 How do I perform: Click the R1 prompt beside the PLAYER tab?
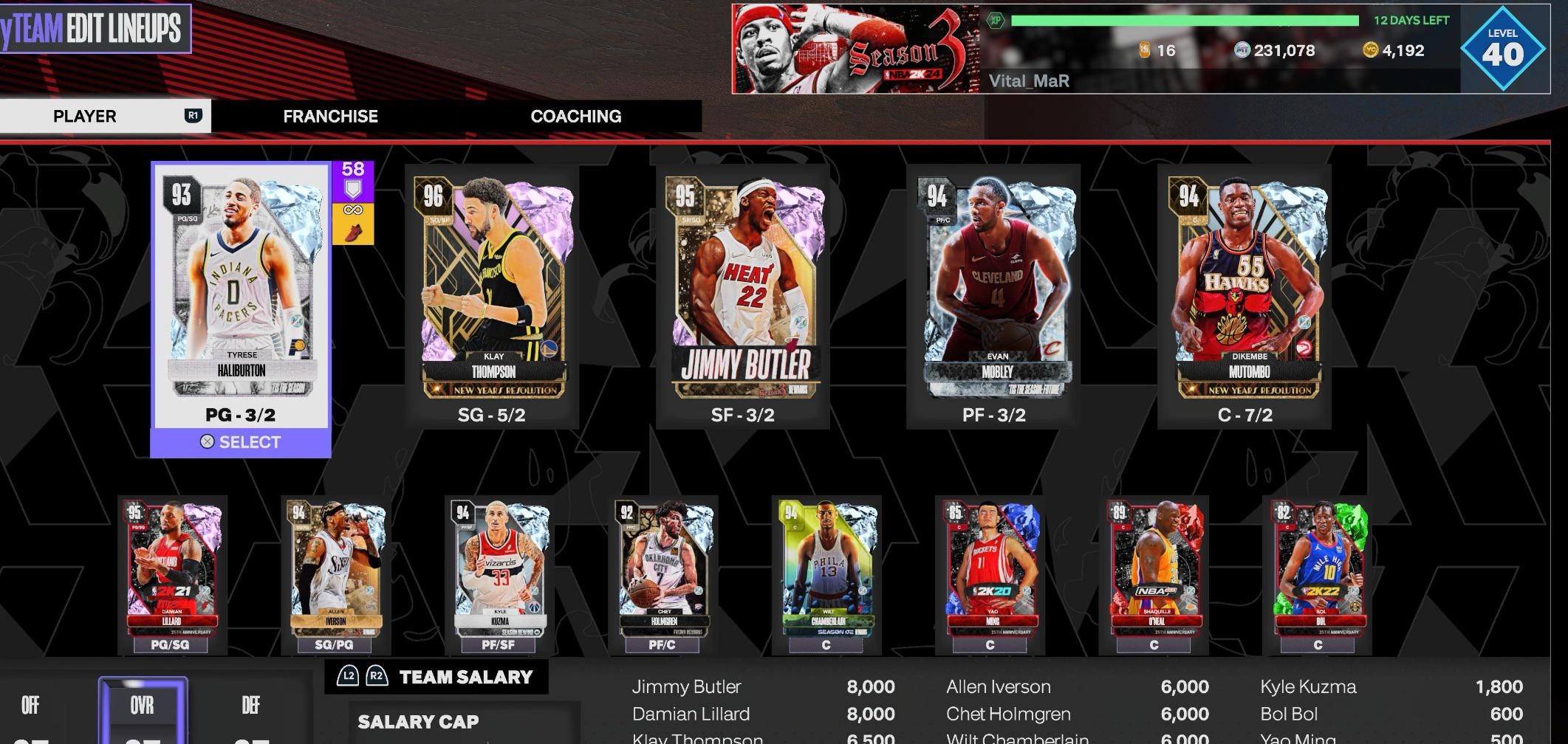(191, 116)
